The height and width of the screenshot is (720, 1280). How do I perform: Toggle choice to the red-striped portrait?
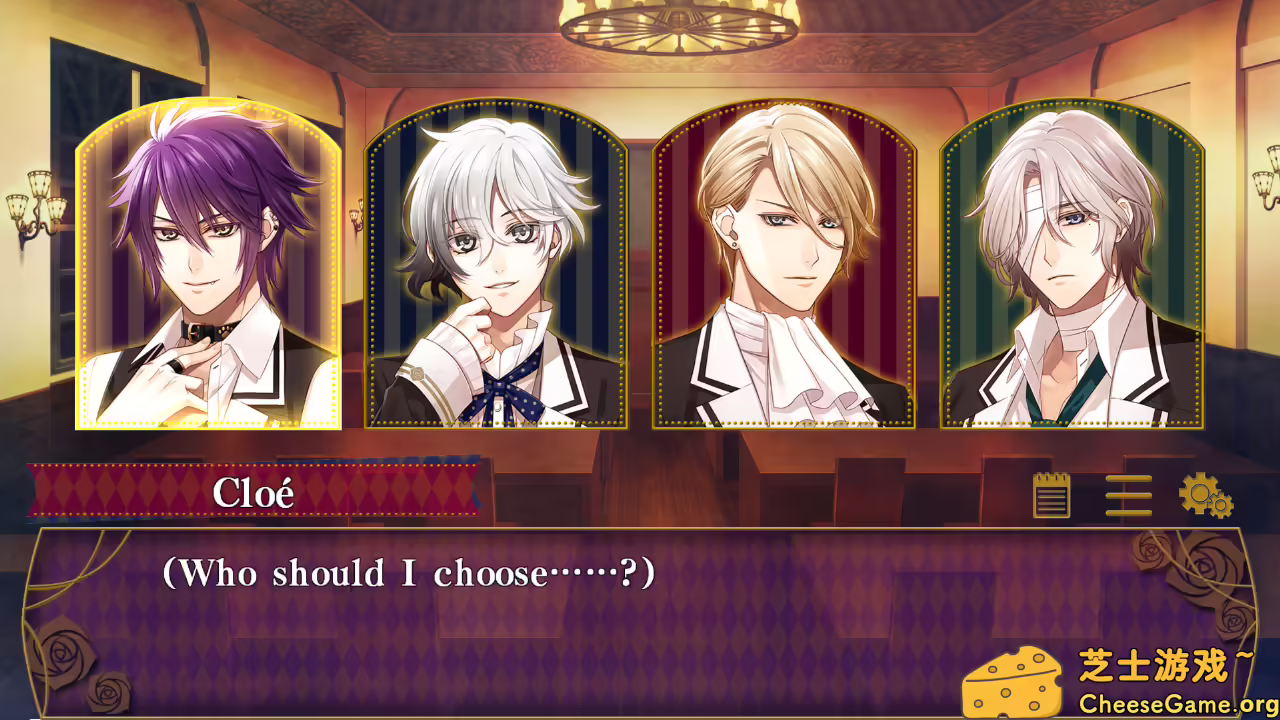(x=782, y=265)
